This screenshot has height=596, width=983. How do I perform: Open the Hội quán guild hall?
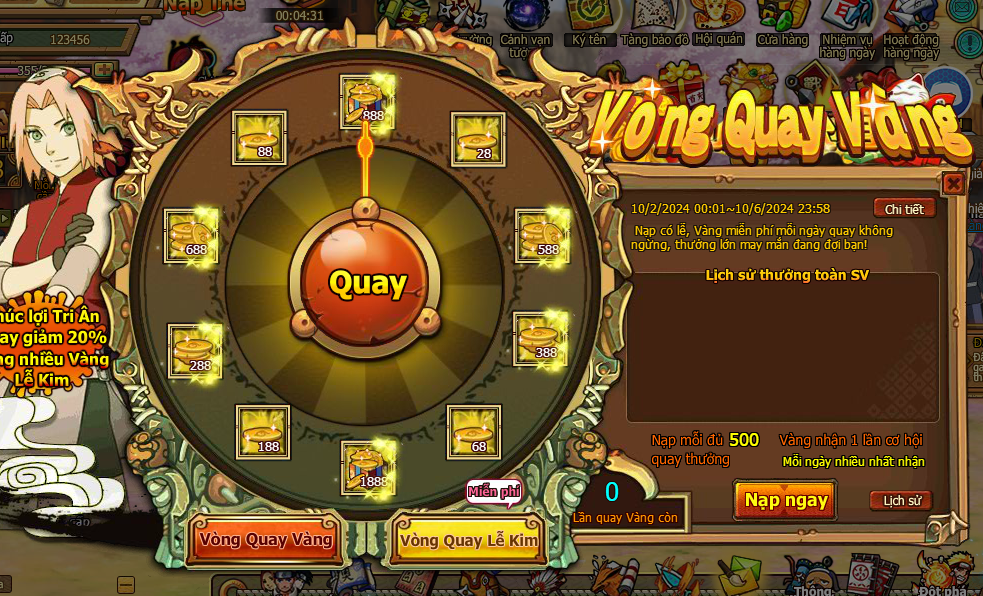click(x=719, y=24)
